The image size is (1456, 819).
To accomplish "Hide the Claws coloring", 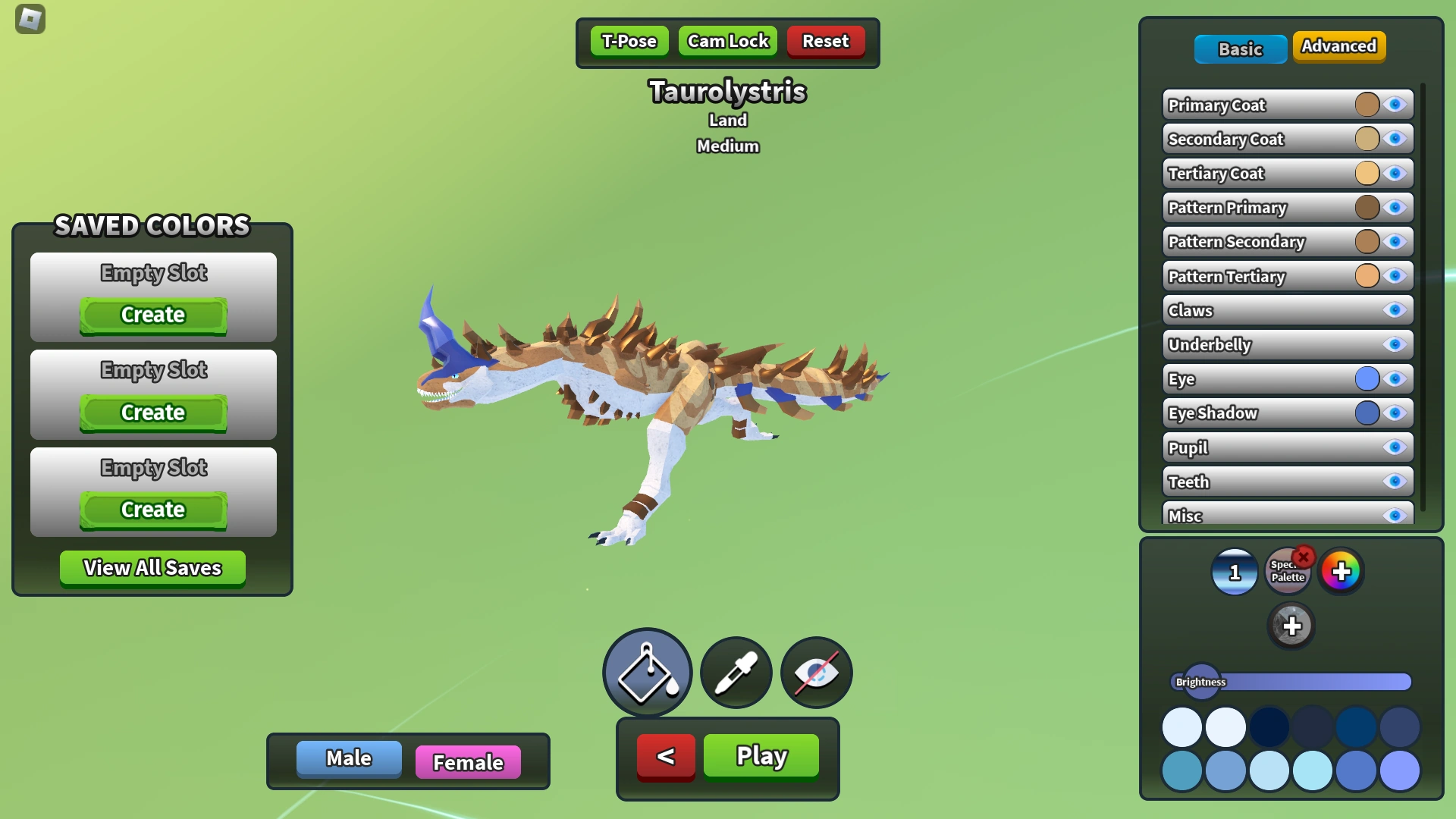I will tap(1395, 310).
